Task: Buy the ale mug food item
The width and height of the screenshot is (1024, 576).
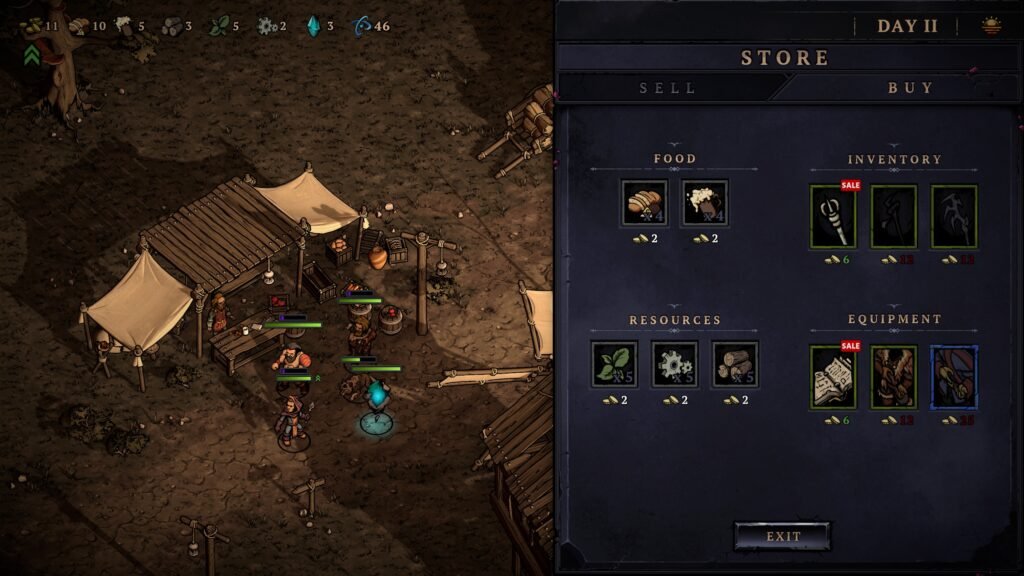Action: tap(705, 203)
